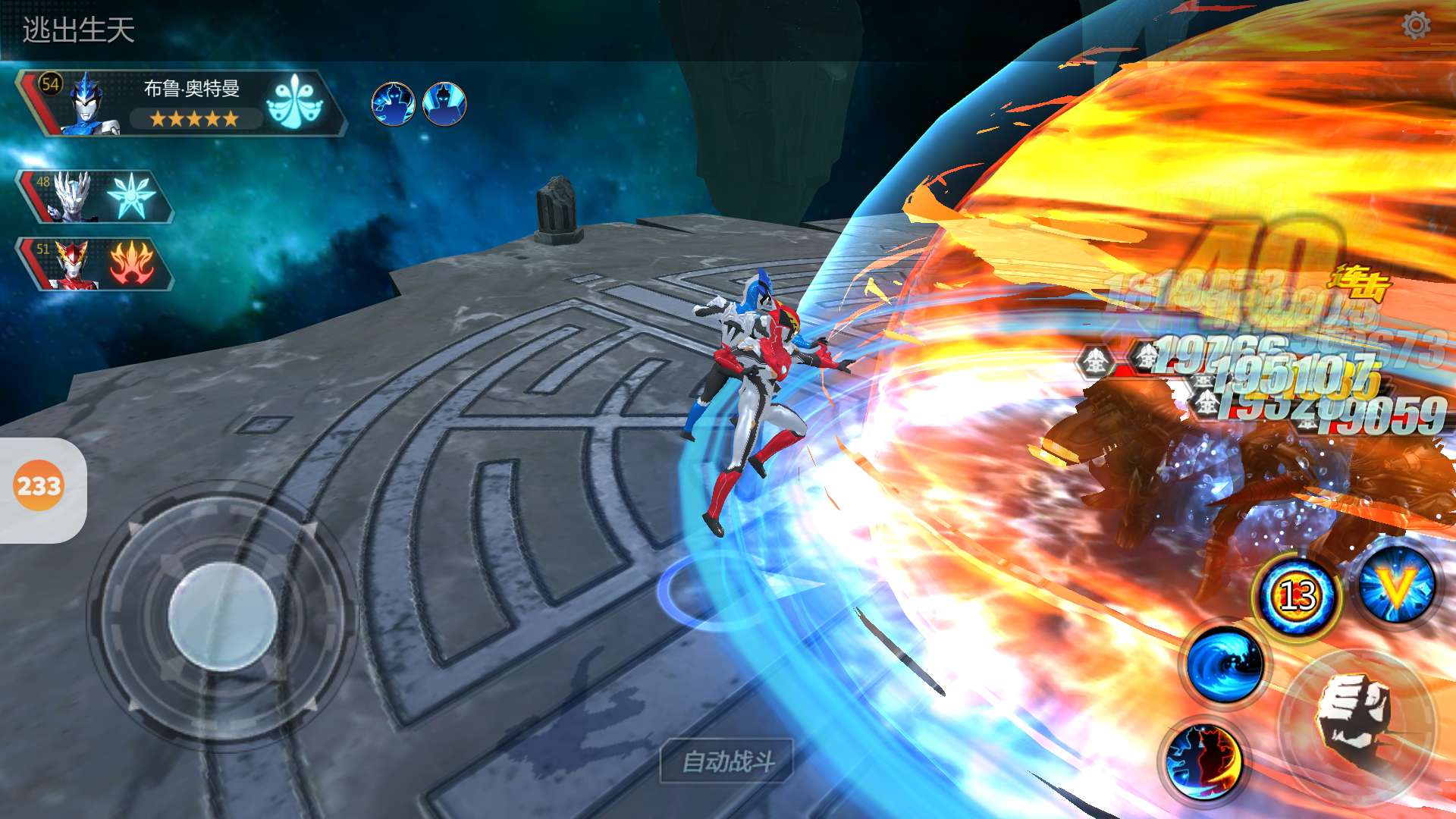Click the second blue buff icon
The width and height of the screenshot is (1456, 819).
click(444, 104)
